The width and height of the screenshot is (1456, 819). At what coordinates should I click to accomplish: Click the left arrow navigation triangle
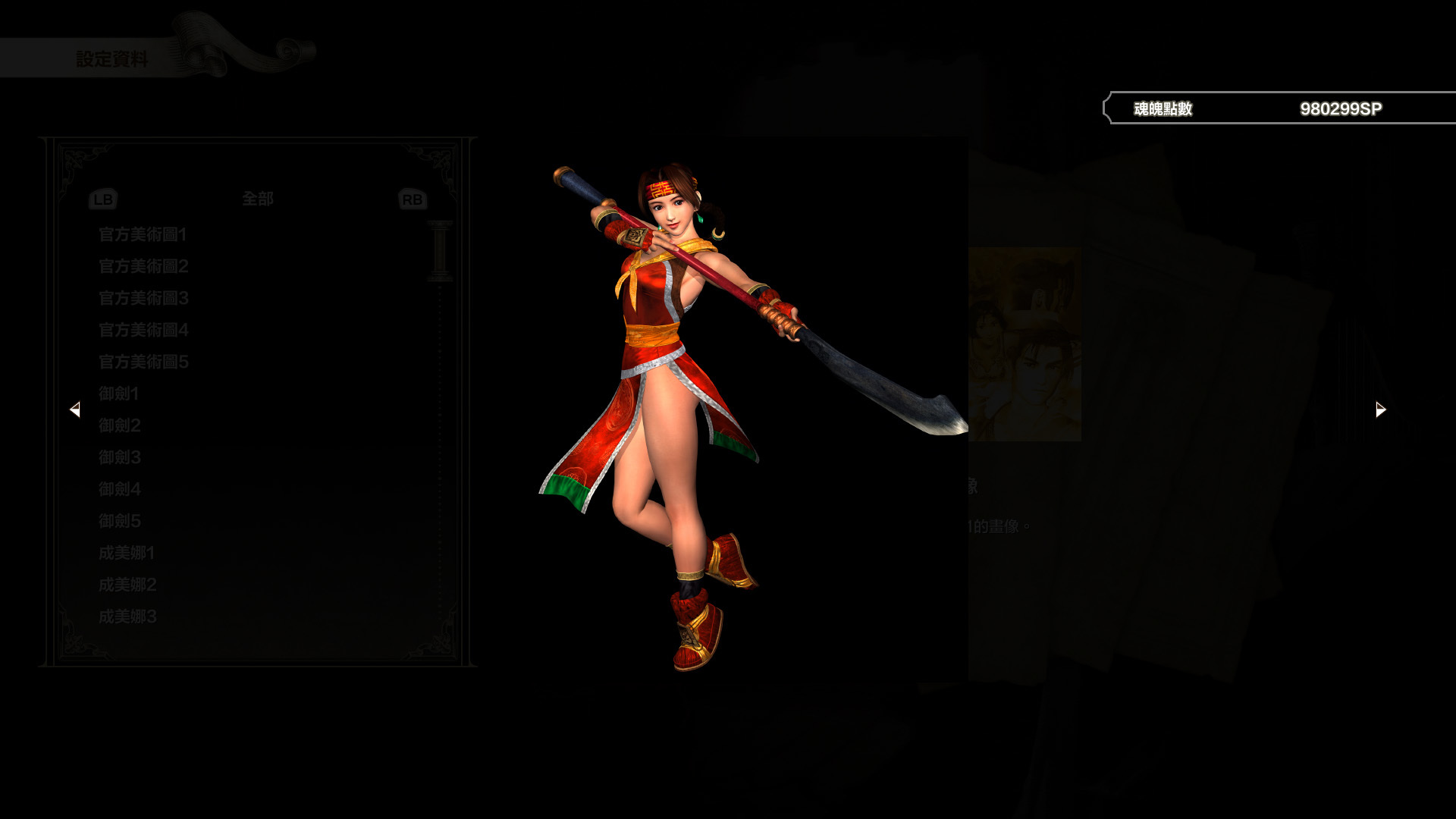point(76,409)
